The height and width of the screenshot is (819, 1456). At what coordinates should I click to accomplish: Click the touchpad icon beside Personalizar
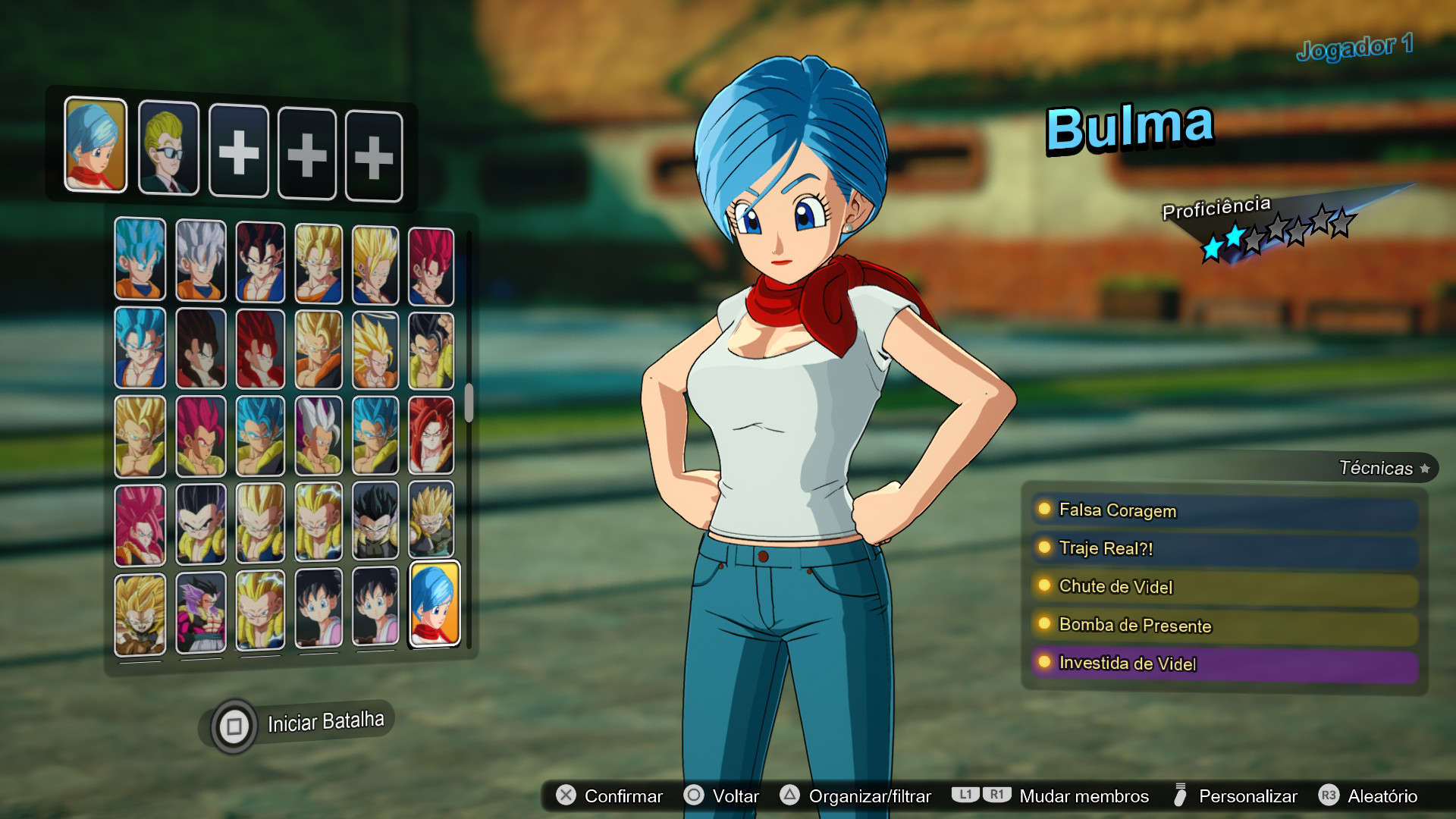(1180, 796)
